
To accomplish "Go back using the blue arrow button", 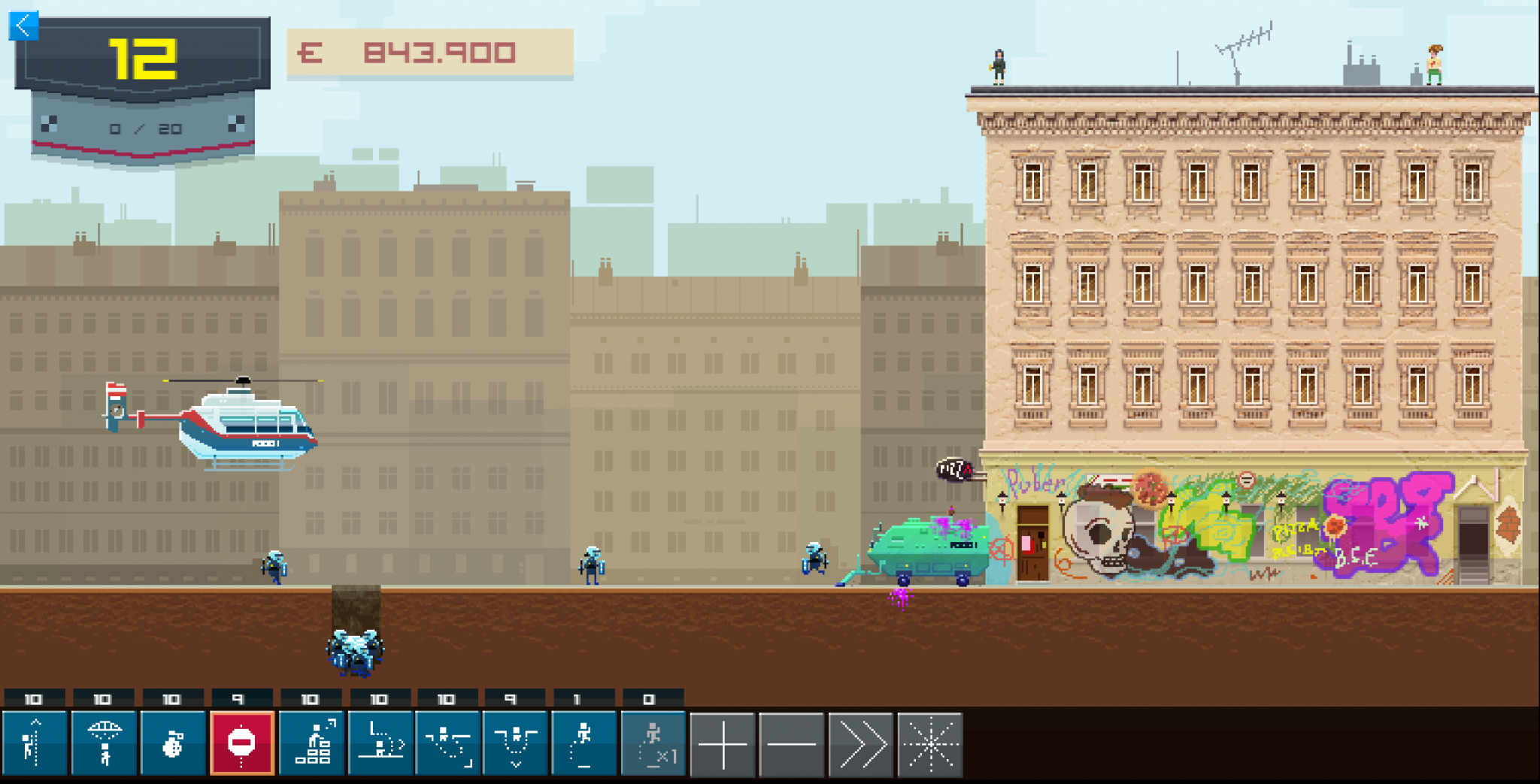I will (x=23, y=26).
